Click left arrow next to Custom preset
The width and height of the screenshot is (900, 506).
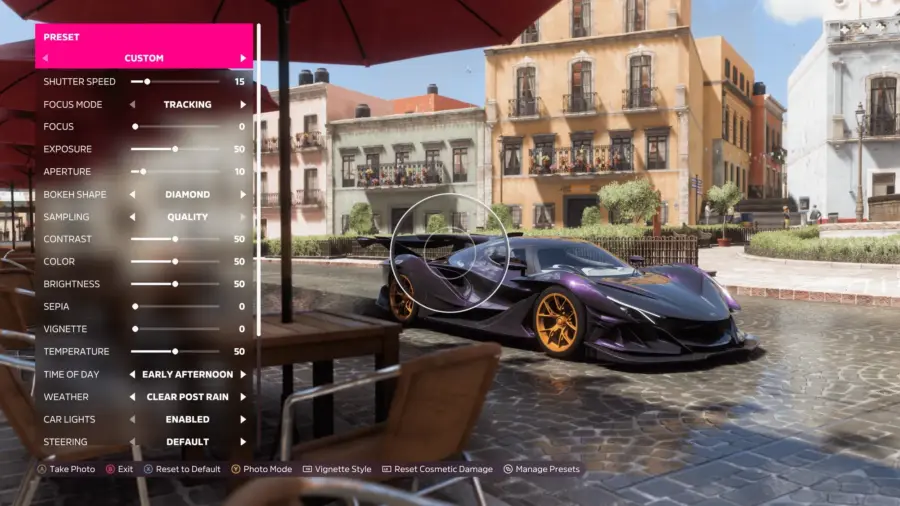45,58
